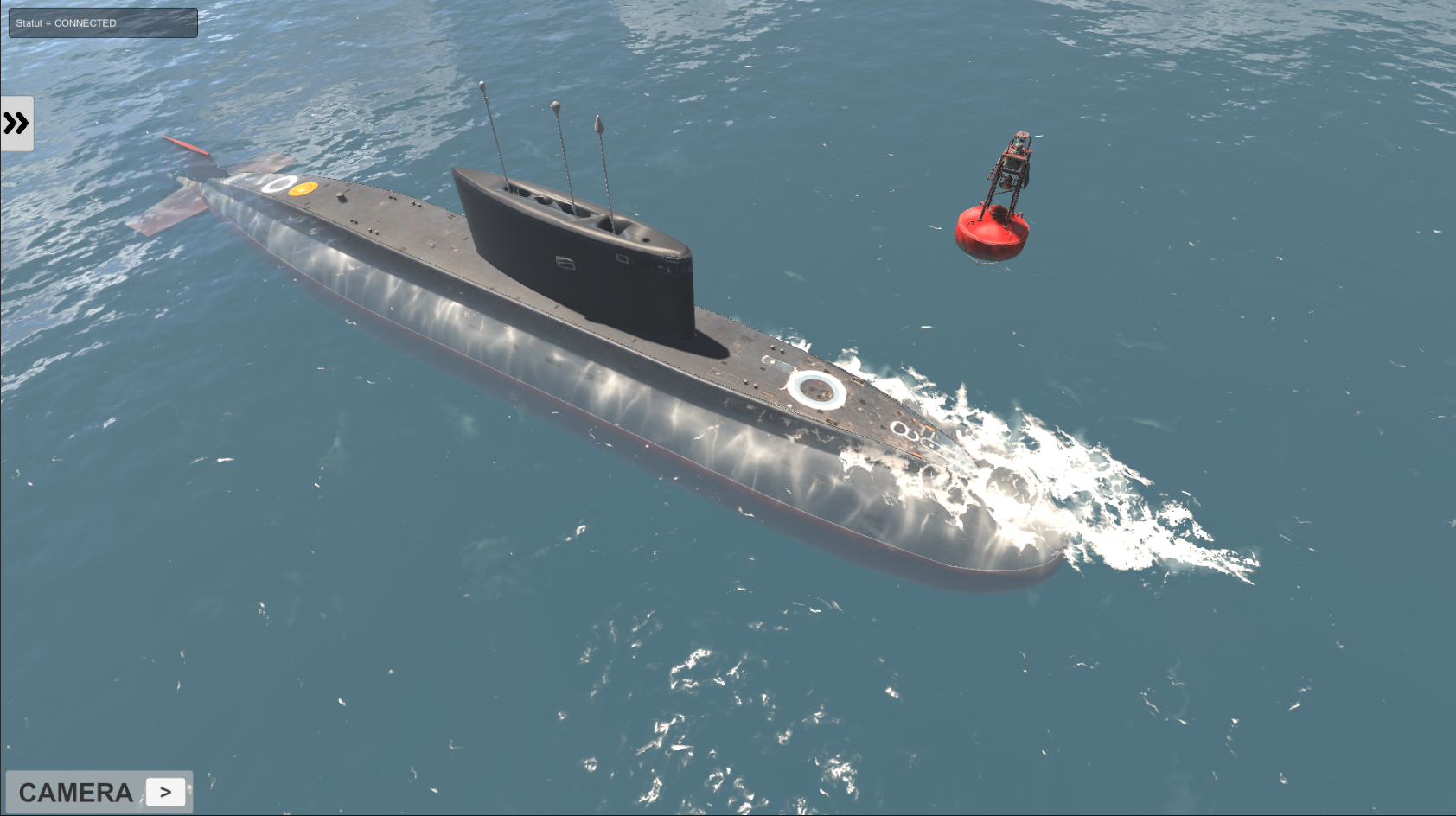
Task: Expand the side panel via the double-chevron
Action: [16, 123]
